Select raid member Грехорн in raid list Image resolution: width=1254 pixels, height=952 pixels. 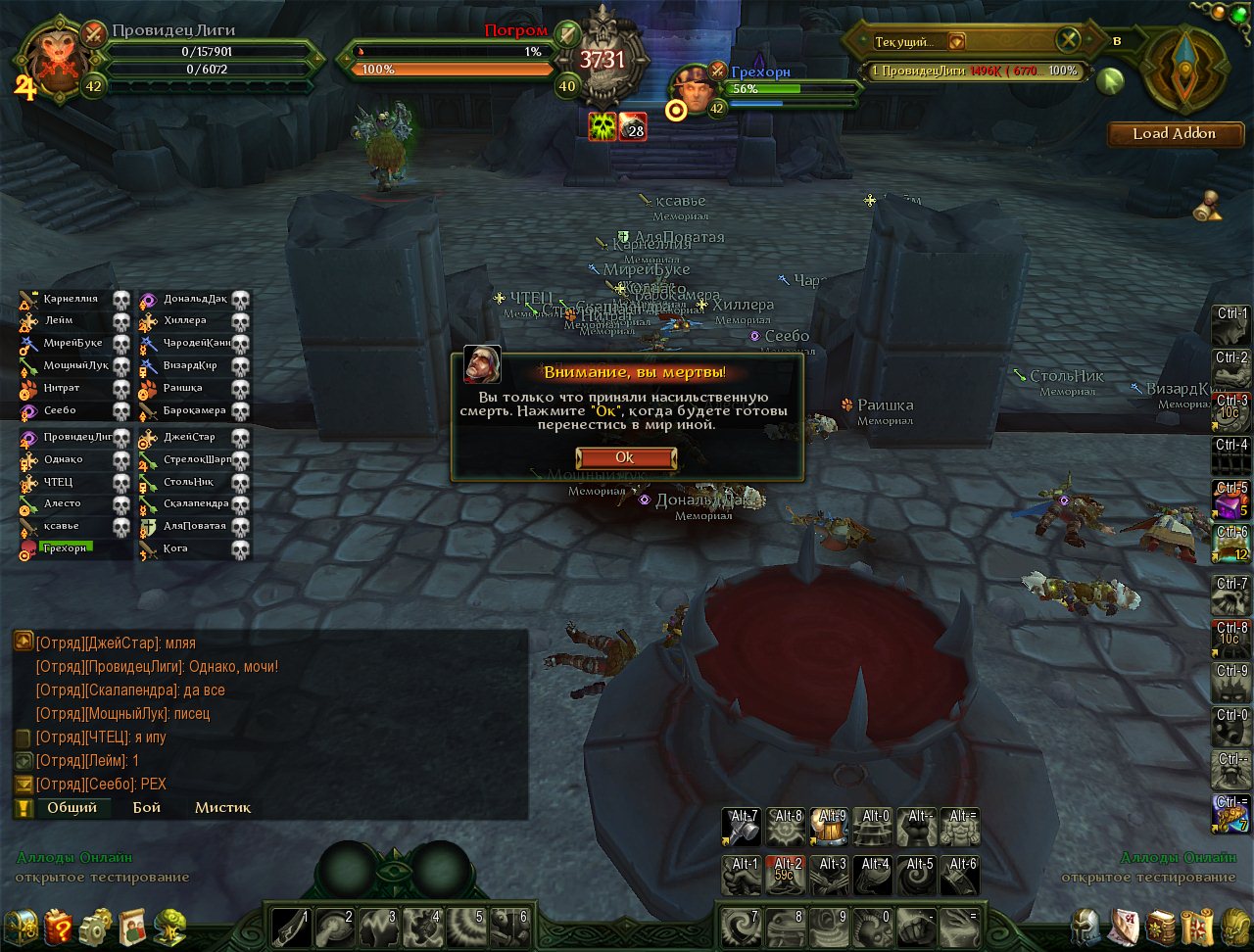[x=67, y=548]
